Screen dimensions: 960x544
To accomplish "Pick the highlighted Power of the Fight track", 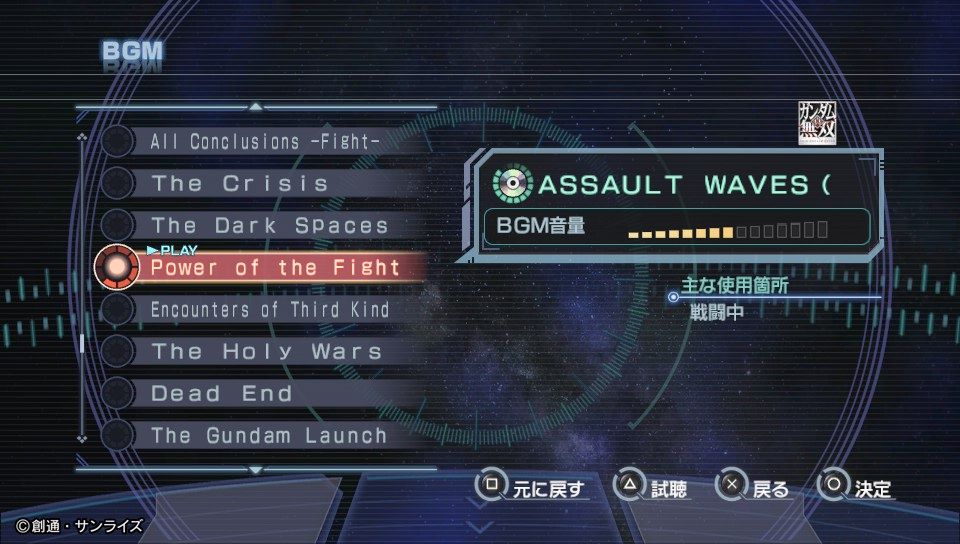I will (x=274, y=268).
